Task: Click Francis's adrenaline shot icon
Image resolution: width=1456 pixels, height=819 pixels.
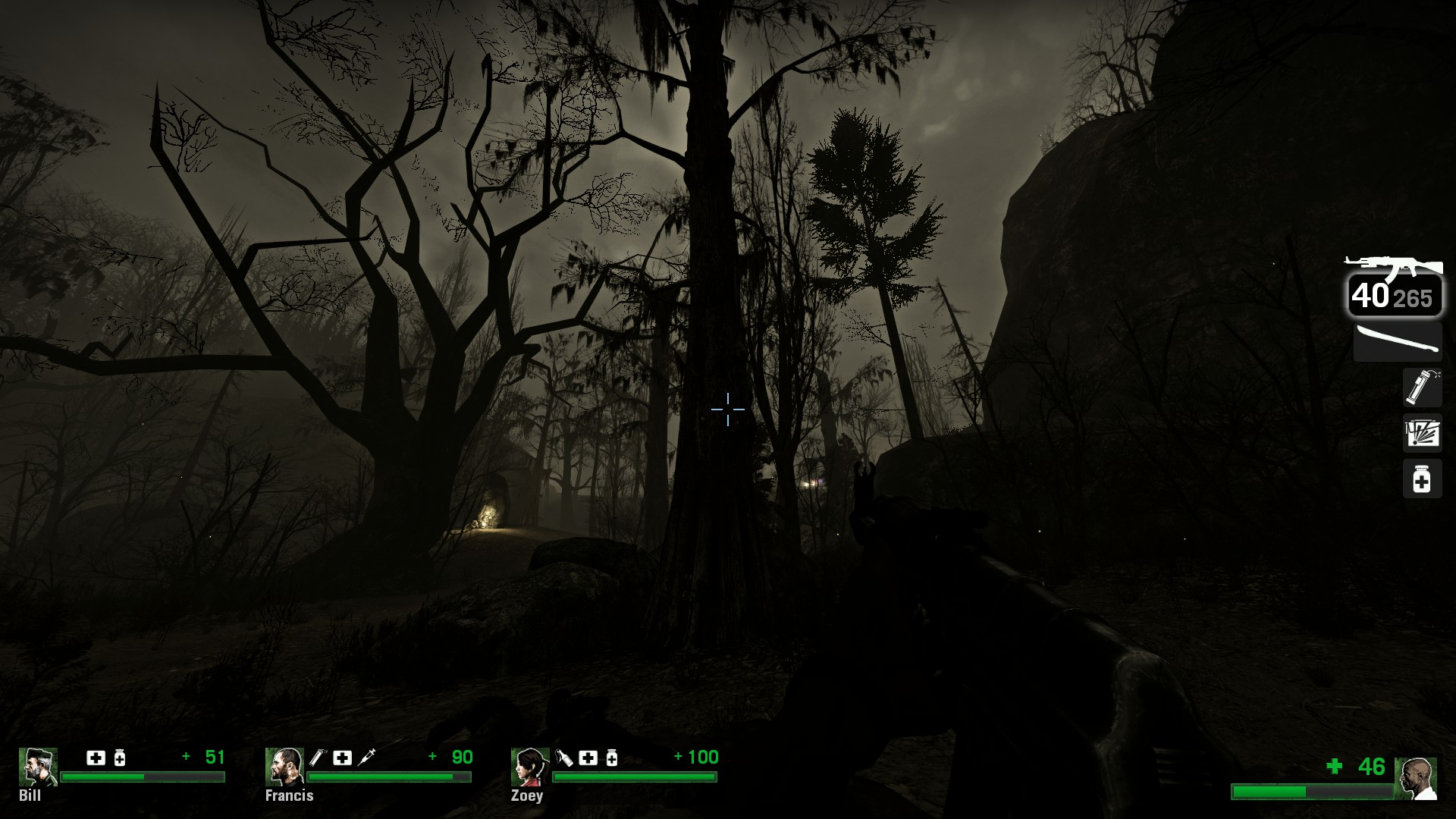Action: 366,757
